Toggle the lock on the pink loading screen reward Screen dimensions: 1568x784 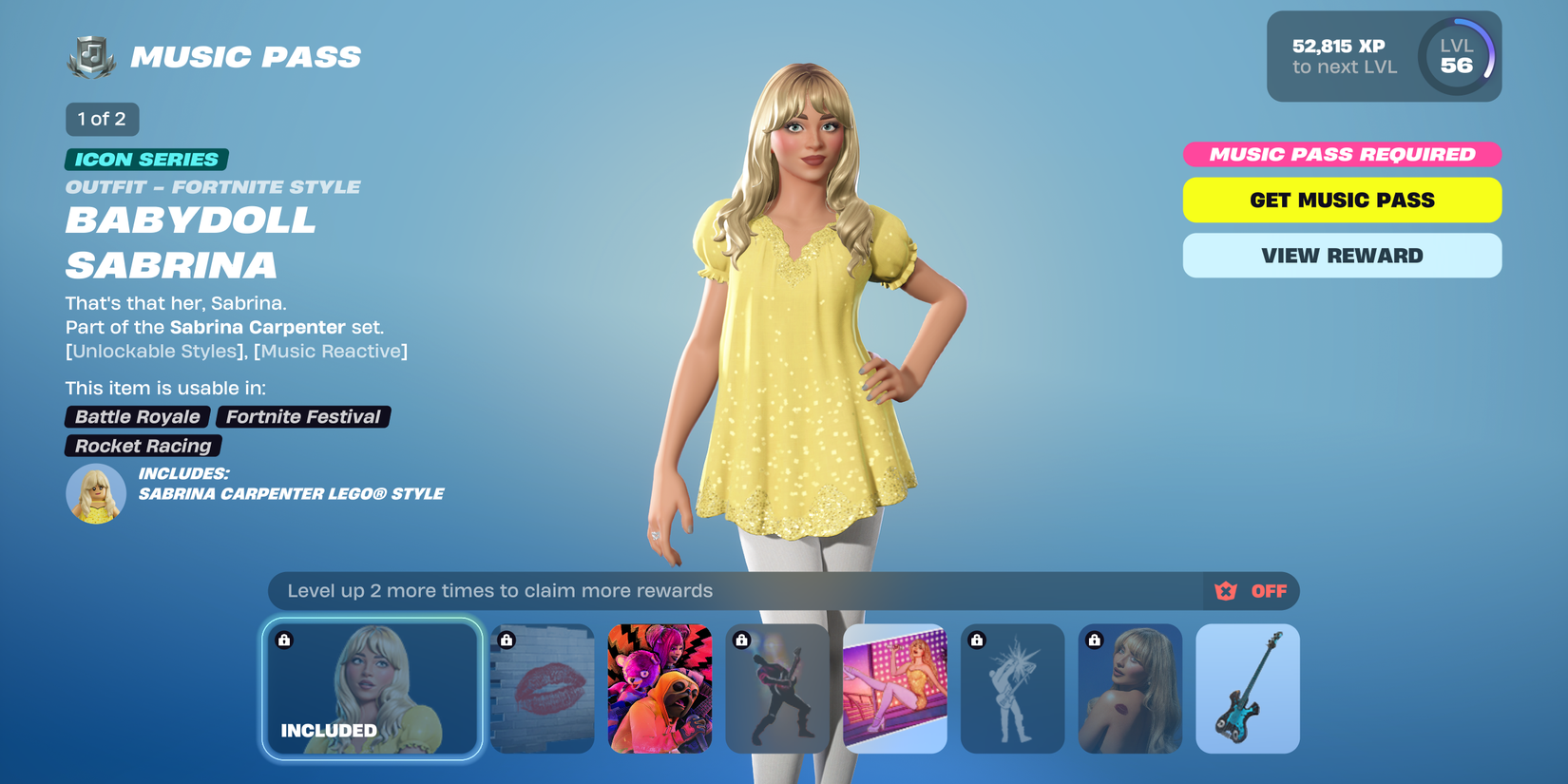895,689
